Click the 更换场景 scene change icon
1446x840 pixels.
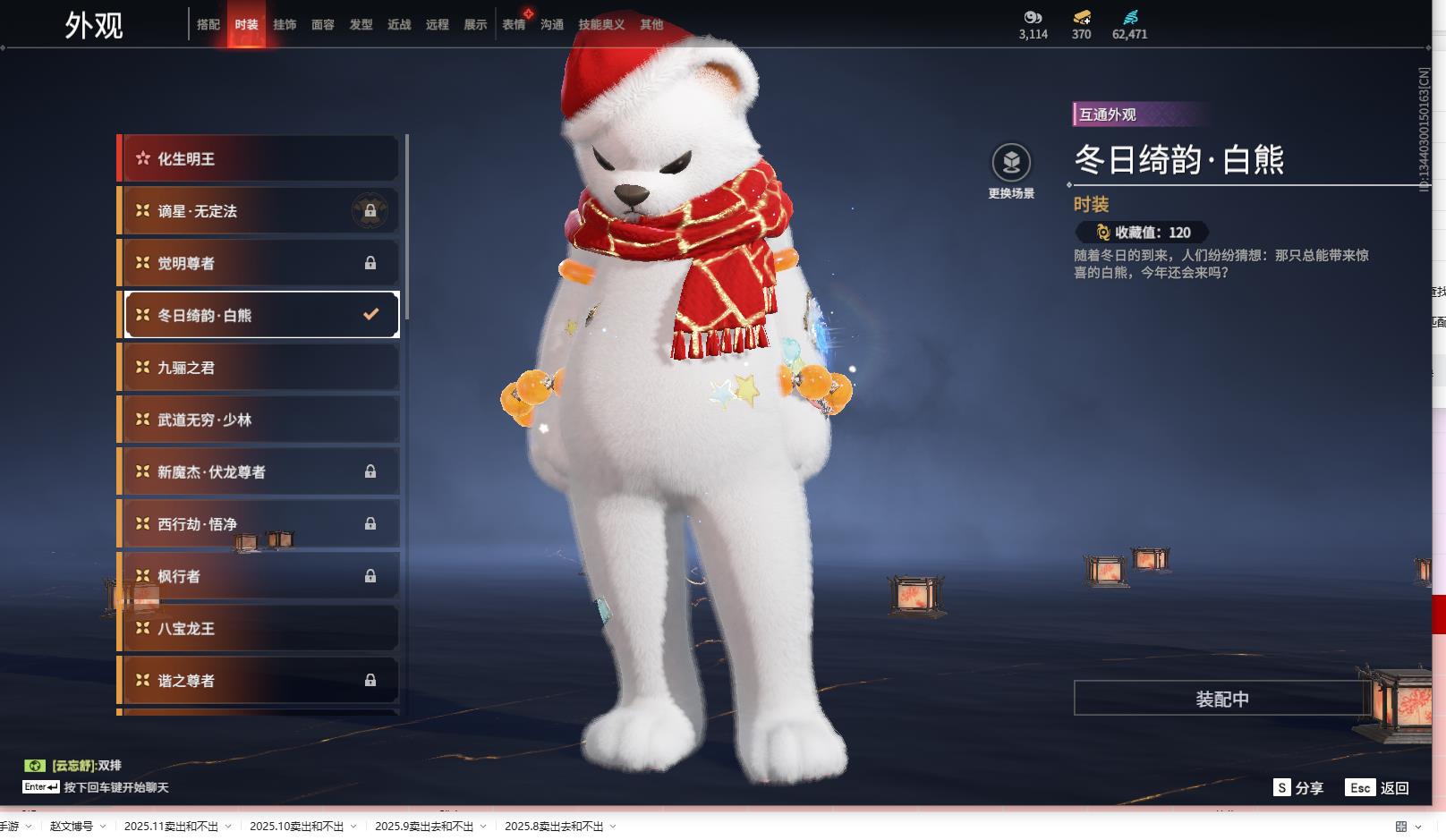pyautogui.click(x=1011, y=164)
